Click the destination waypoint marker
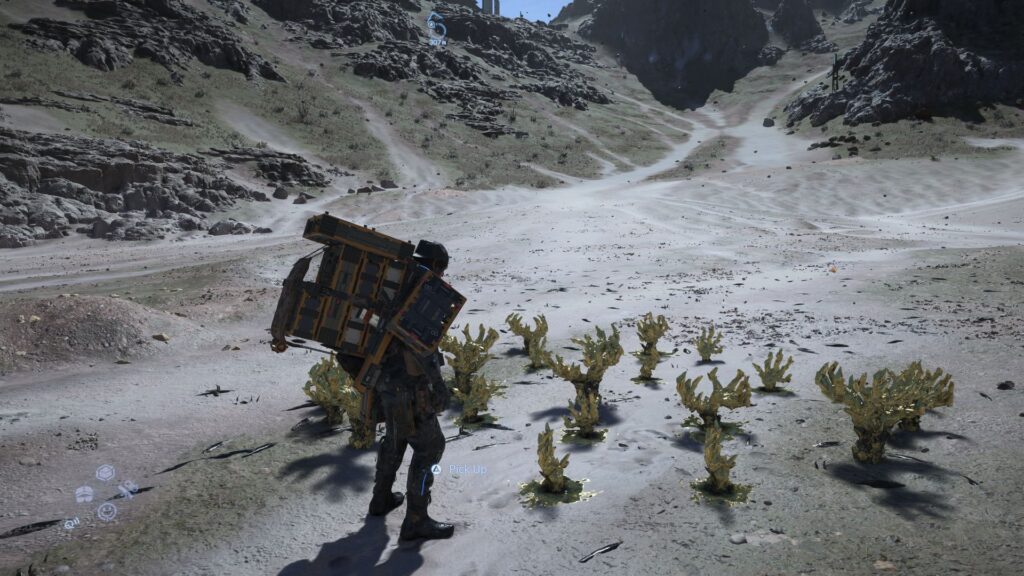The height and width of the screenshot is (576, 1024). (436, 27)
